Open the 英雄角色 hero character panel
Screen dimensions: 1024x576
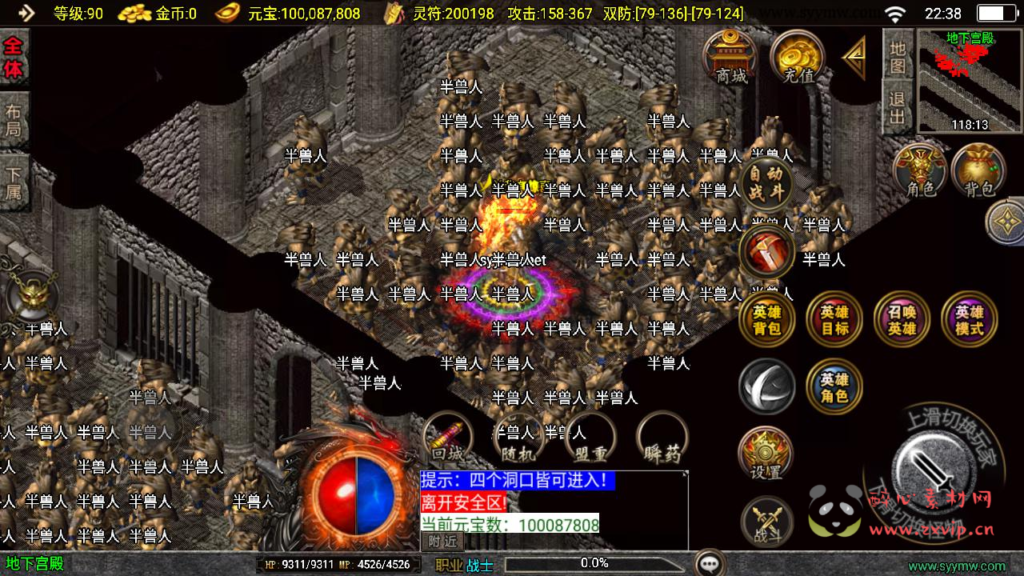pyautogui.click(x=834, y=387)
